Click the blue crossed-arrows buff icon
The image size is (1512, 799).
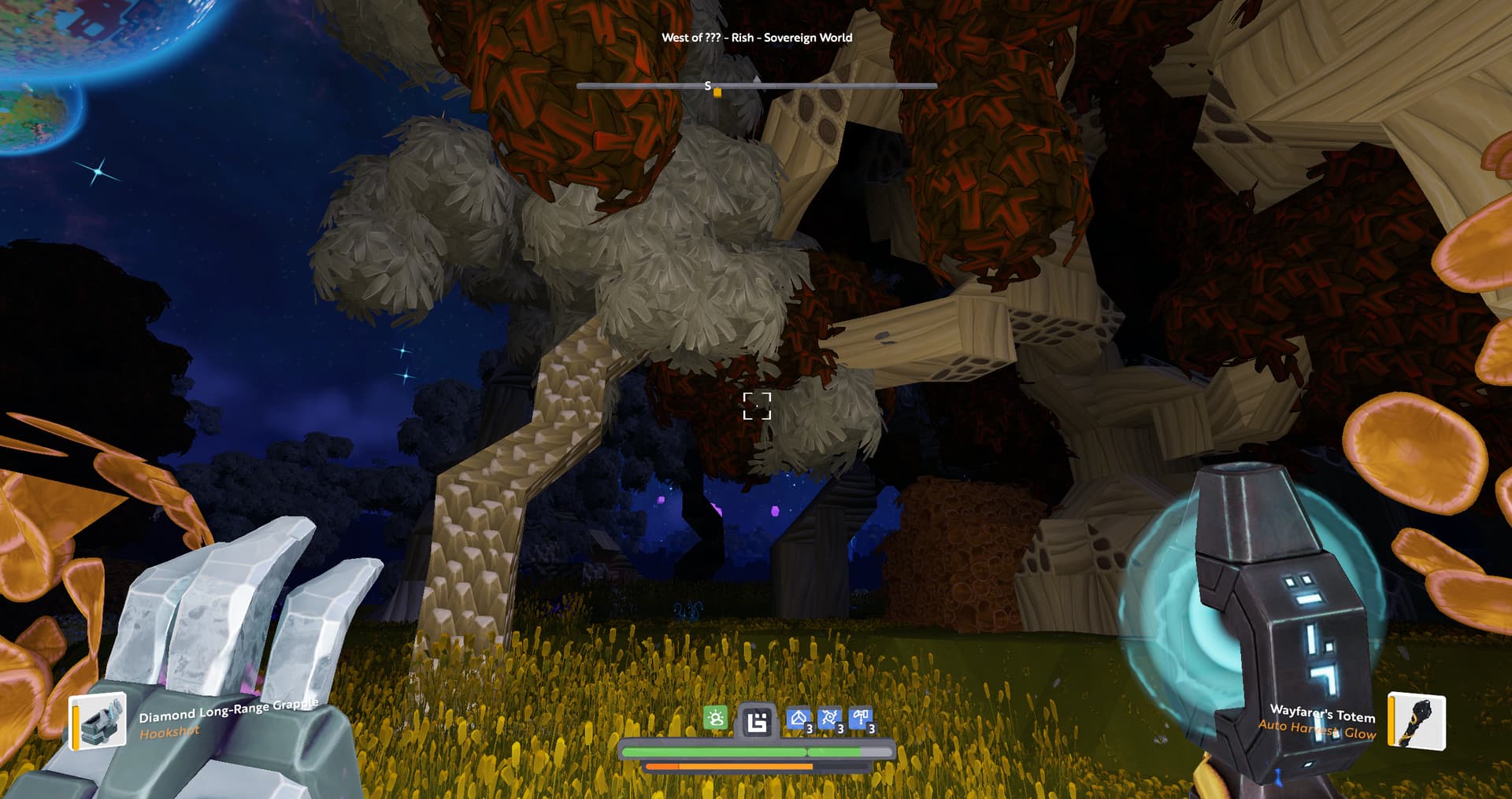pyautogui.click(x=829, y=719)
